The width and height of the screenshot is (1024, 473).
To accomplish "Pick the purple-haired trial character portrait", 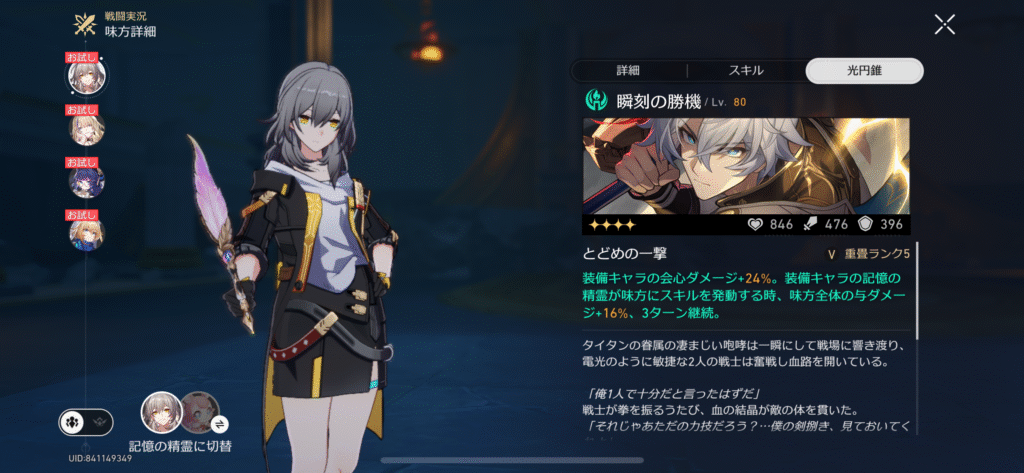I will pyautogui.click(x=85, y=181).
